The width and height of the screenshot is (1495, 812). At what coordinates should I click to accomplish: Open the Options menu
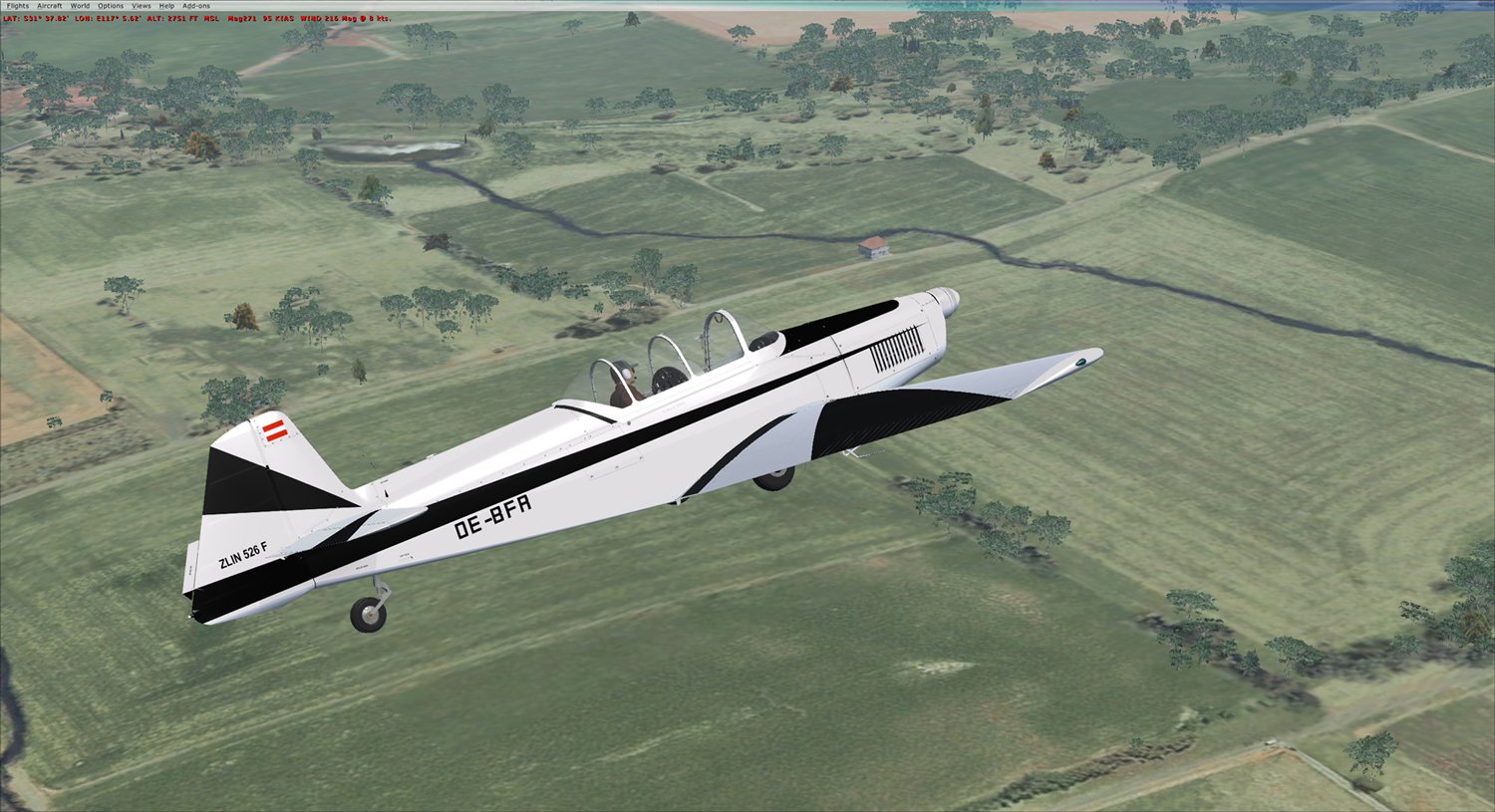pos(111,6)
